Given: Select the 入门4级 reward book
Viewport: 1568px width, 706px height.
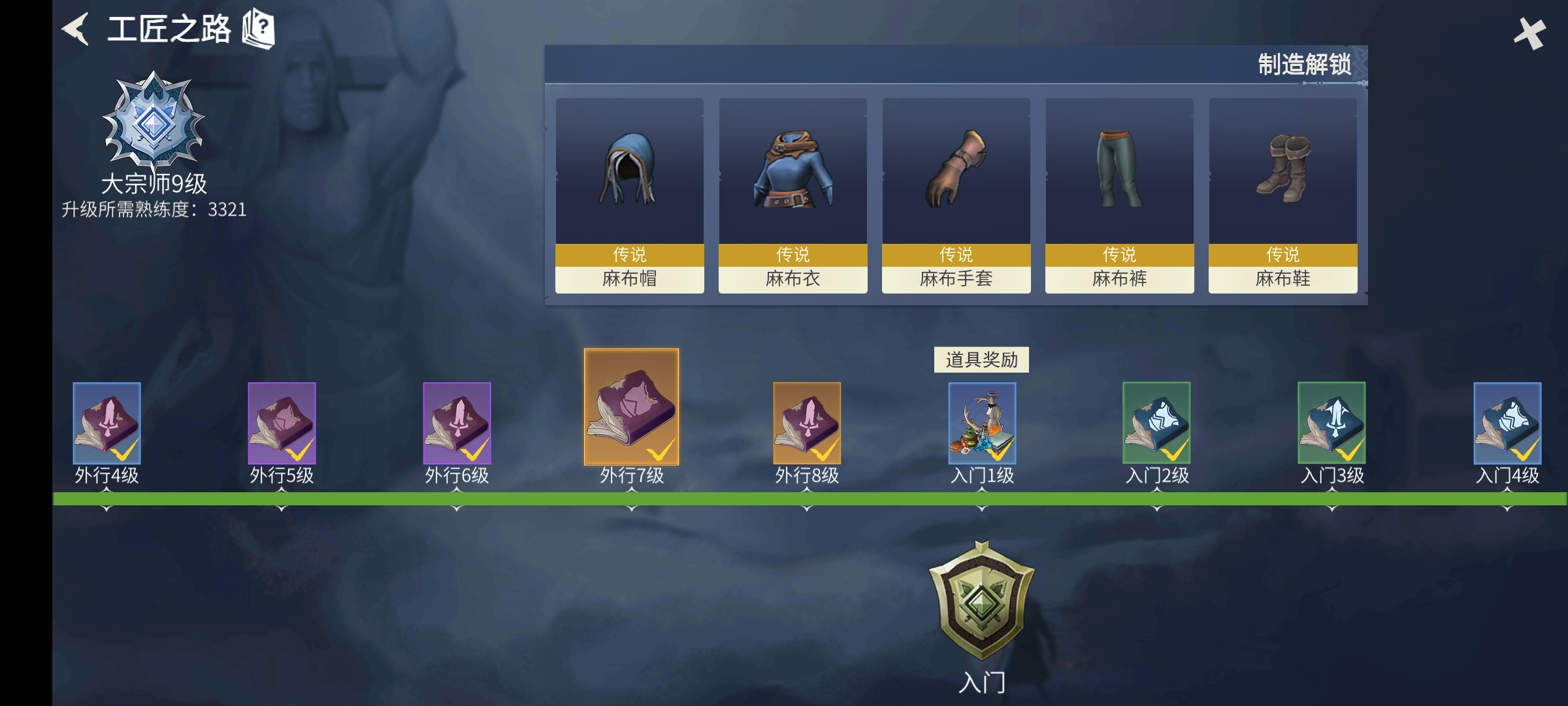Looking at the screenshot, I should click(1507, 424).
